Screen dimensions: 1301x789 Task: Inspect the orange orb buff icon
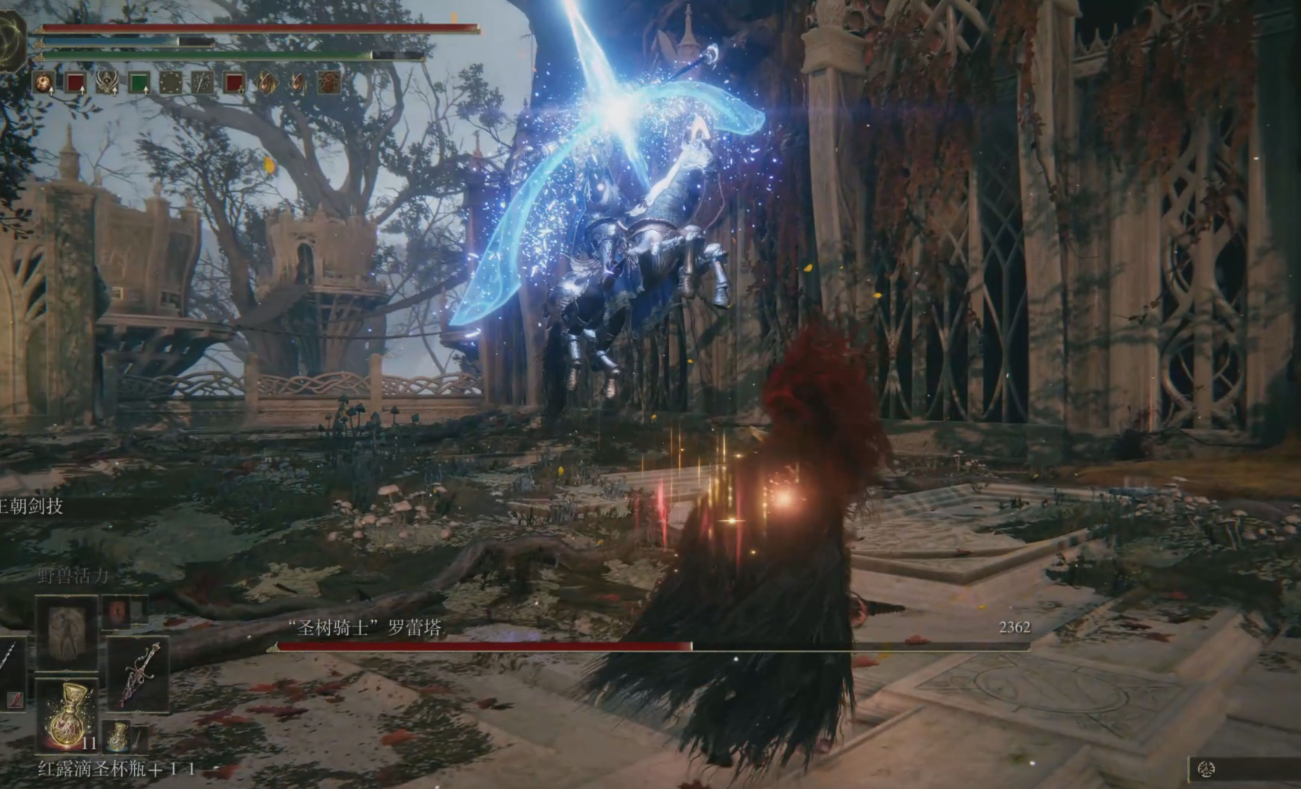click(x=44, y=82)
